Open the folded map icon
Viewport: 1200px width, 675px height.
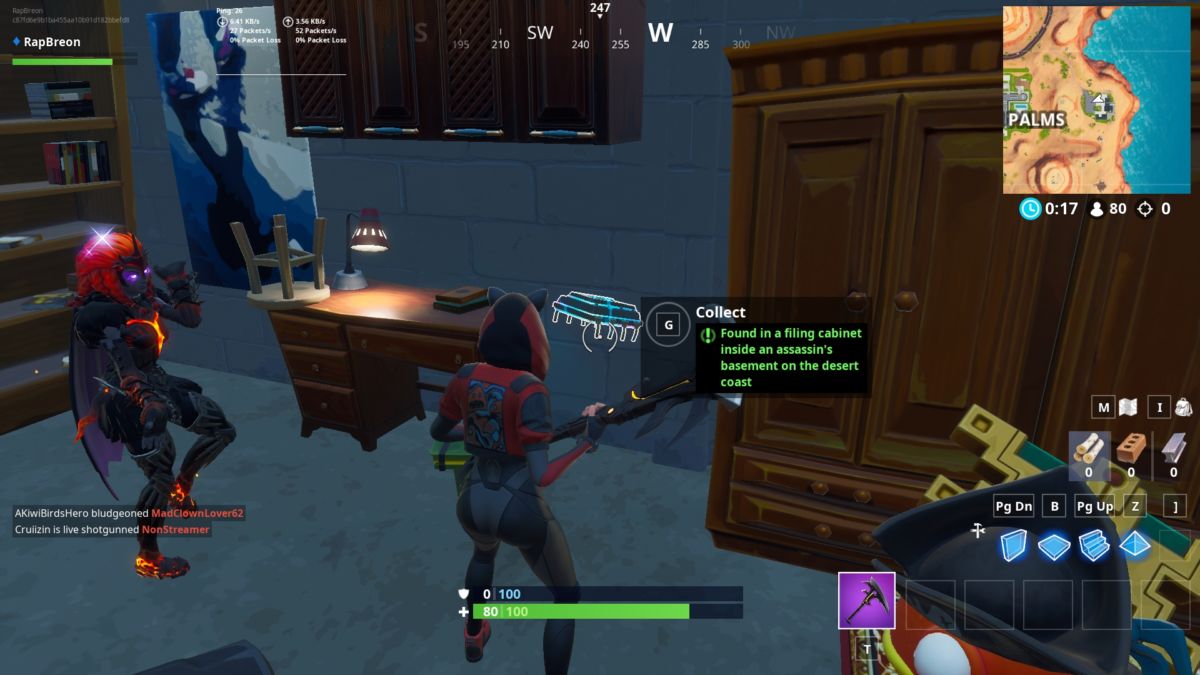pyautogui.click(x=1128, y=407)
